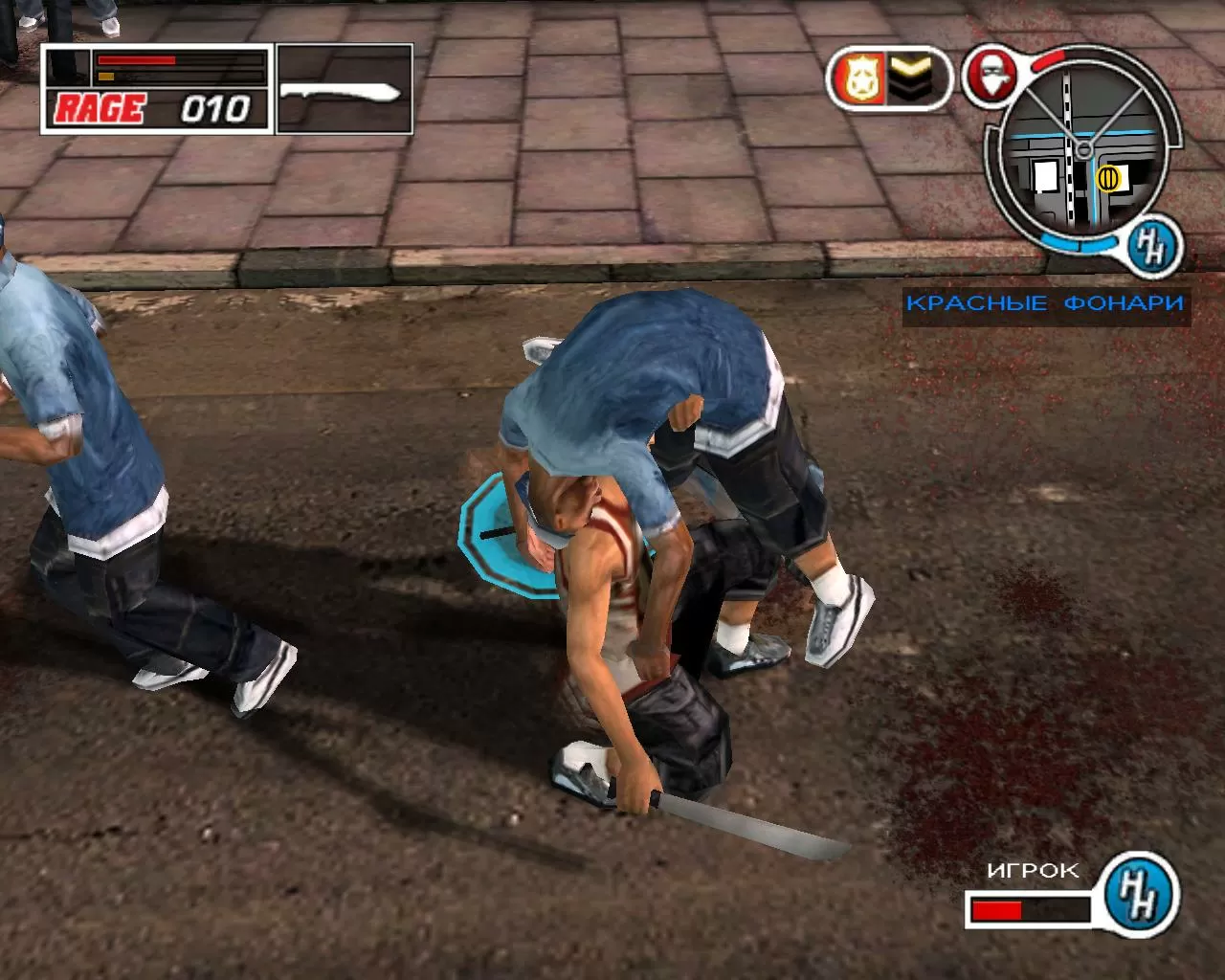Select the machete weapon slot
The image size is (1225, 980).
pyautogui.click(x=343, y=92)
